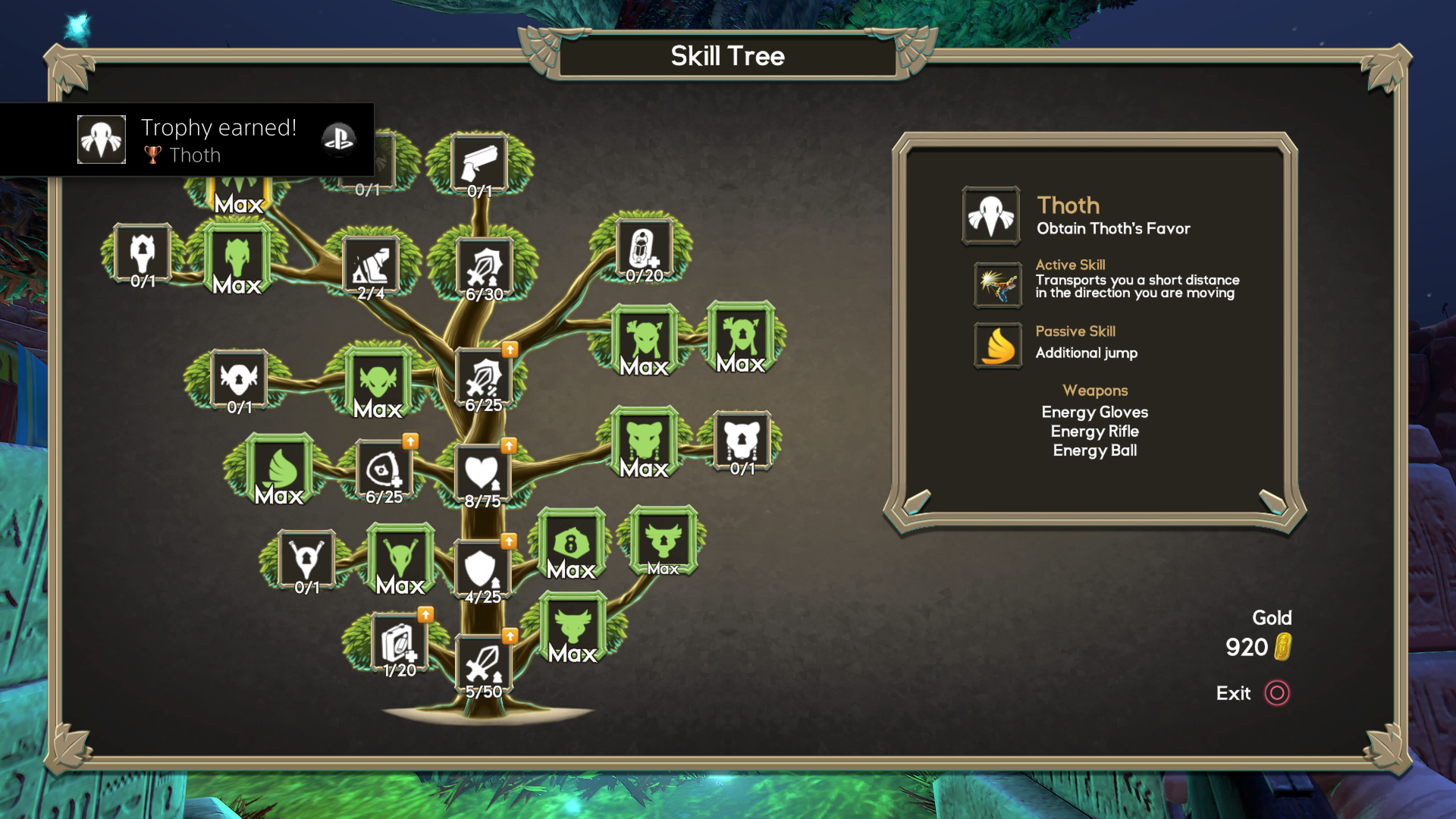Choose the shield upgrade node at 4/25
The height and width of the screenshot is (819, 1456).
point(481,570)
